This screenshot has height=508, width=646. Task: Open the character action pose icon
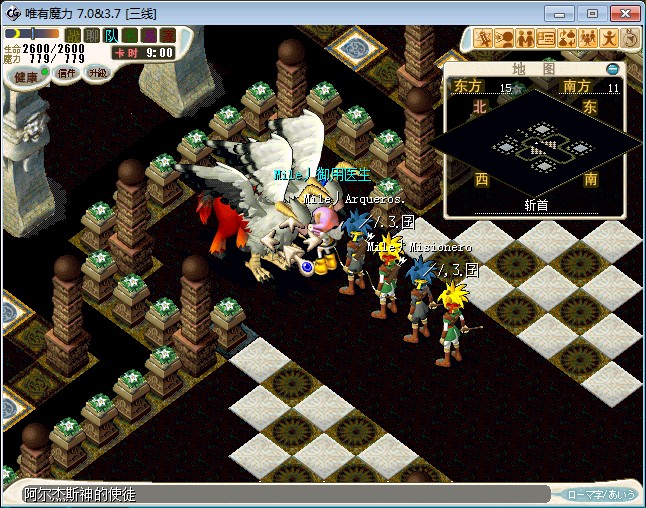pos(609,39)
